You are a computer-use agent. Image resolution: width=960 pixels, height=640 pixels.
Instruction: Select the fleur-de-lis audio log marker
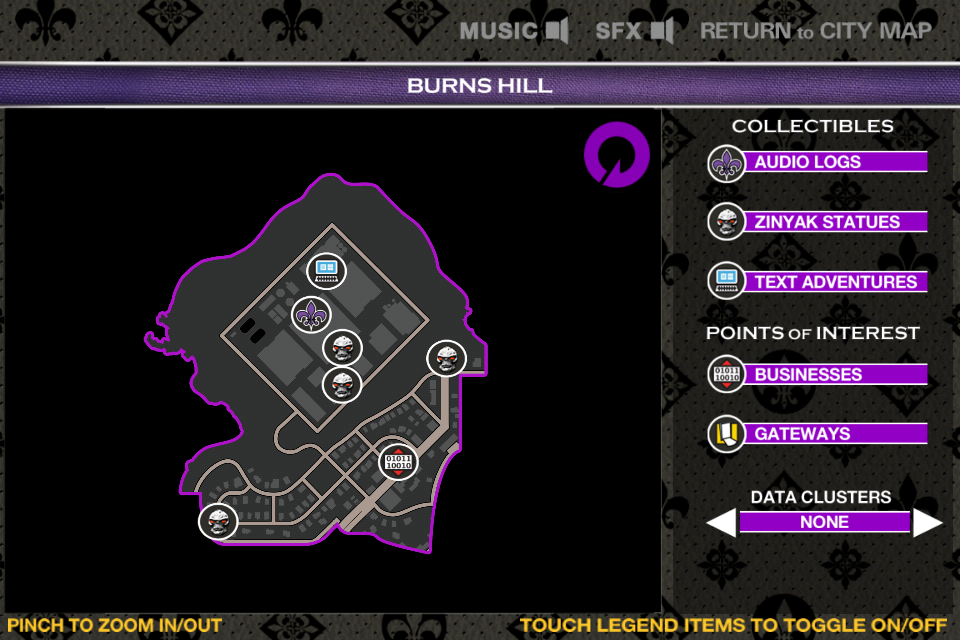tap(311, 315)
